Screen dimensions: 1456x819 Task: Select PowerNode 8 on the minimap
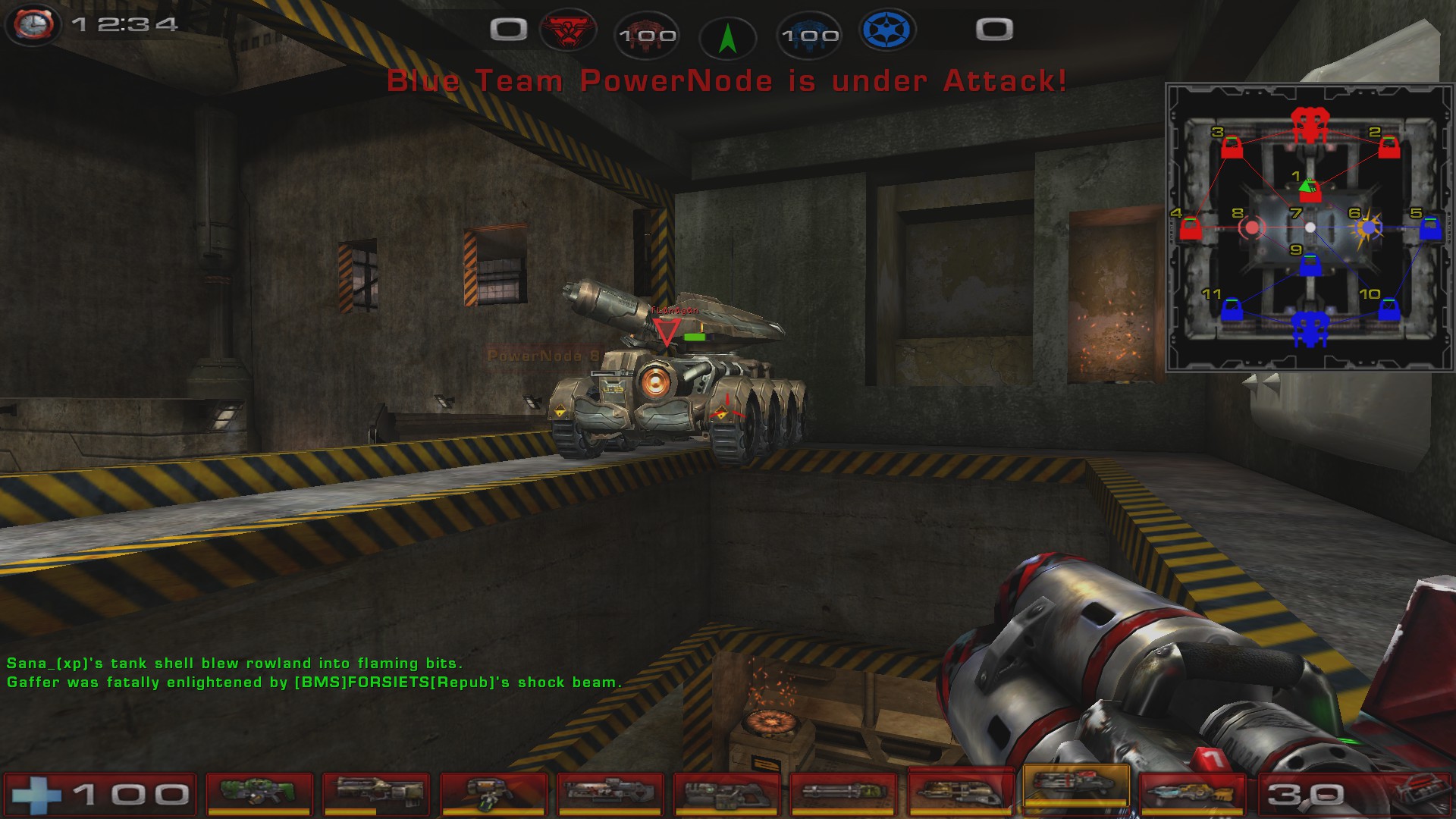pyautogui.click(x=1251, y=227)
